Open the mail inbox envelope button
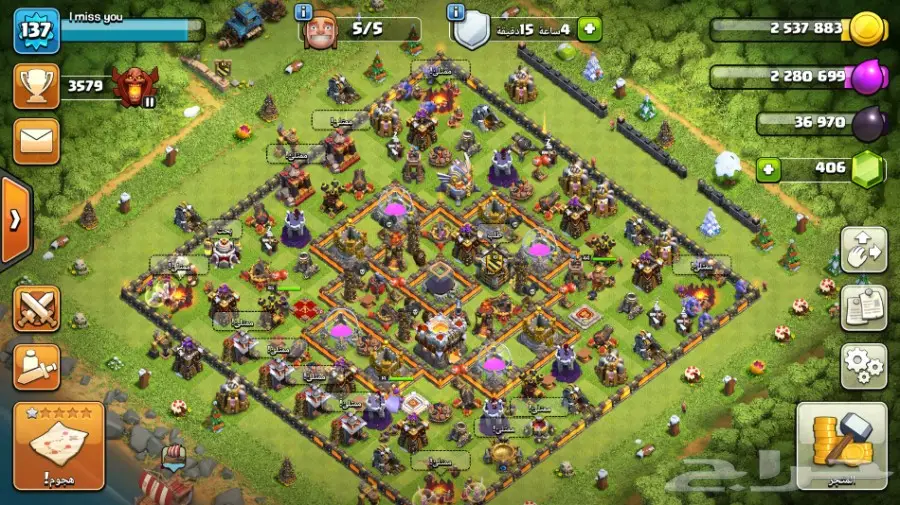This screenshot has height=505, width=900. point(36,140)
